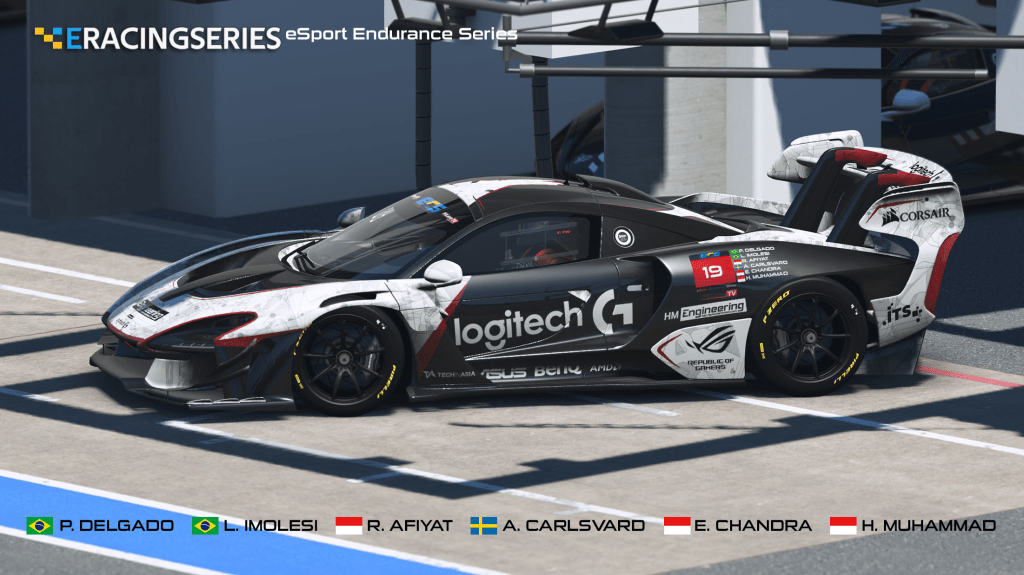The width and height of the screenshot is (1024, 575).
Task: Click the R. Afiyat driver entry
Action: click(393, 525)
